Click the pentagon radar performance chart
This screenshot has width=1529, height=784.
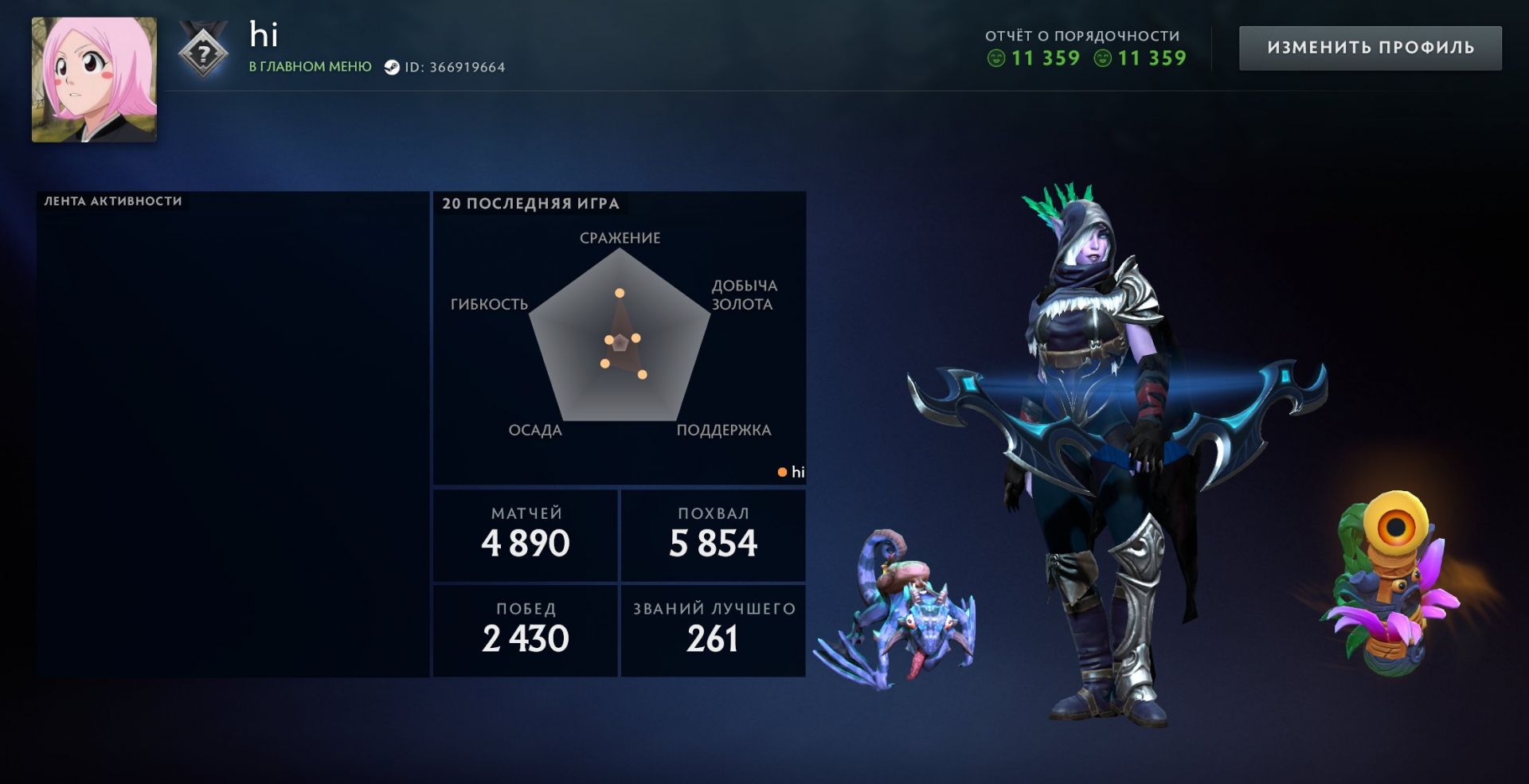(620, 338)
